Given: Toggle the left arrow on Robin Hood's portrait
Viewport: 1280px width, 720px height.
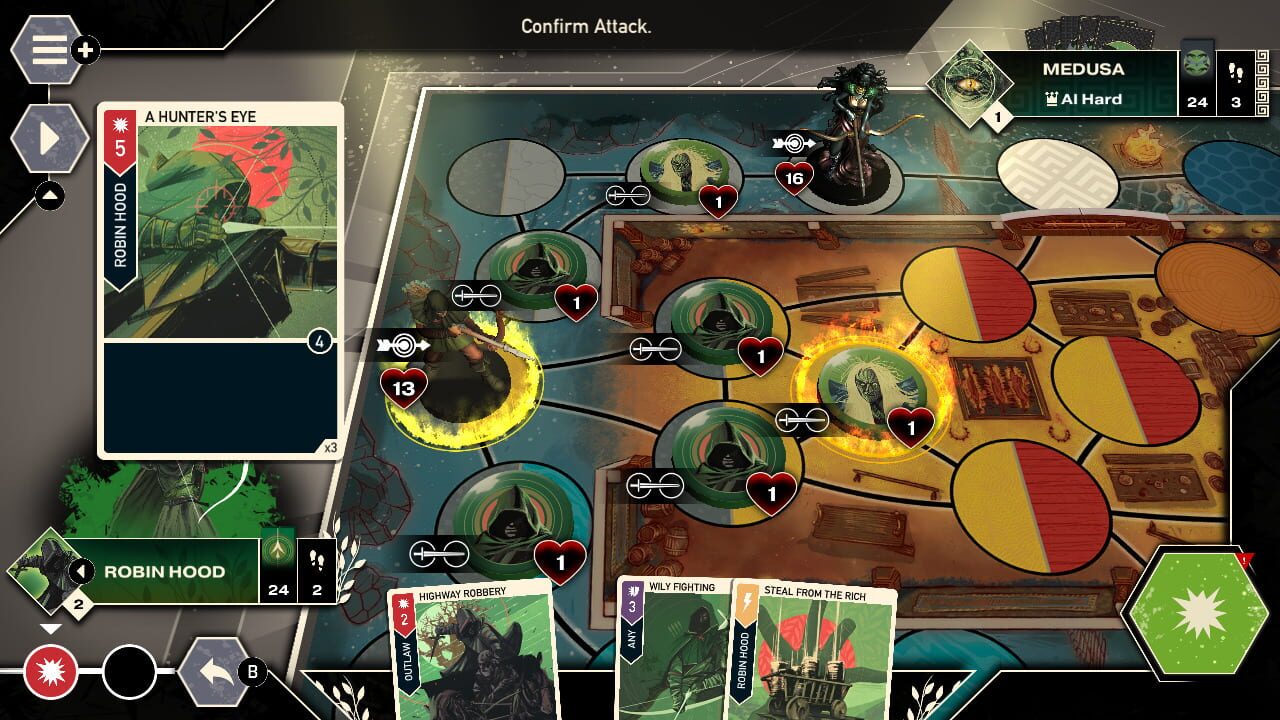Looking at the screenshot, I should click(x=80, y=570).
